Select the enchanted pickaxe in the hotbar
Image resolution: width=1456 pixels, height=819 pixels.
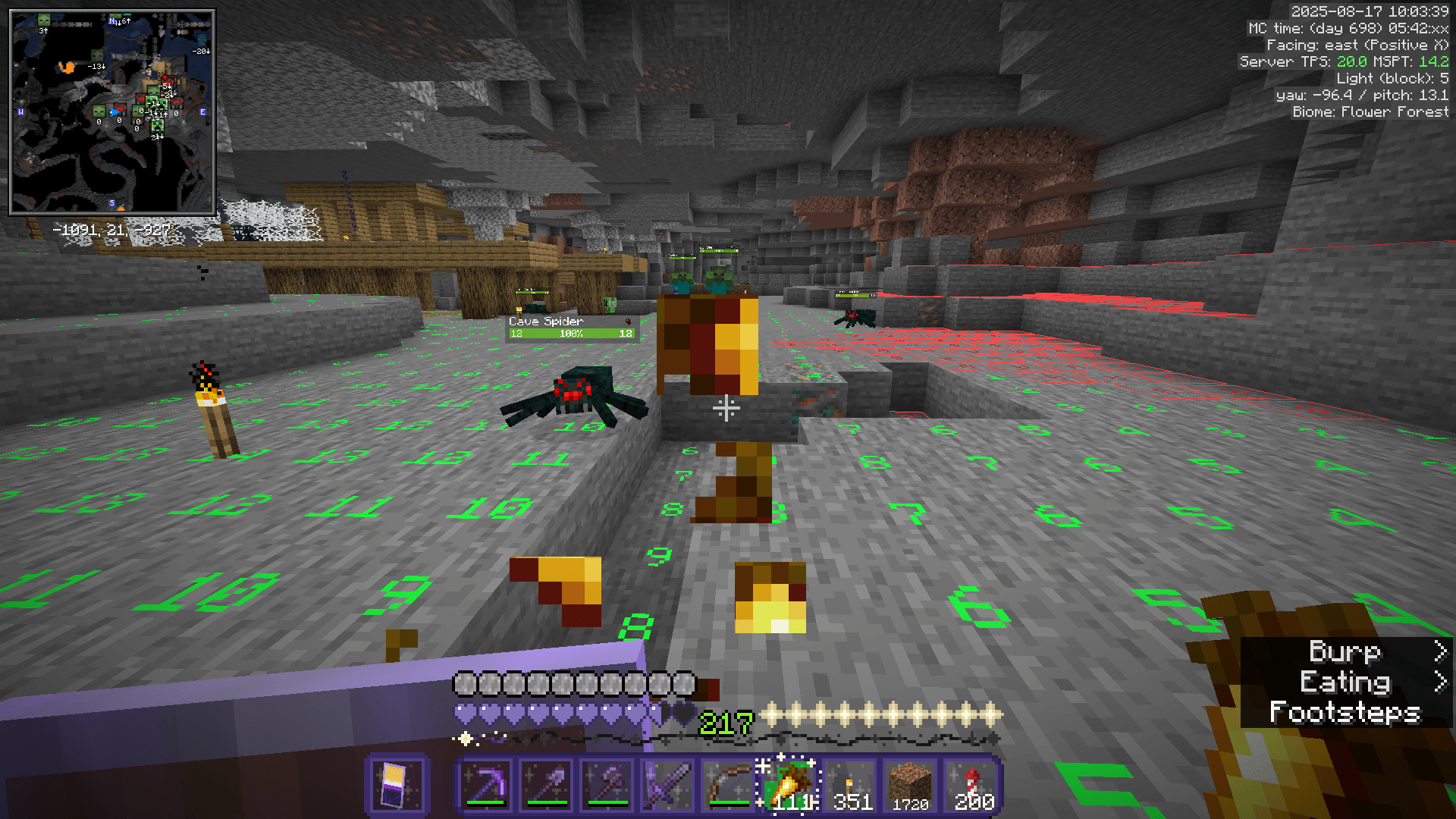tap(485, 785)
